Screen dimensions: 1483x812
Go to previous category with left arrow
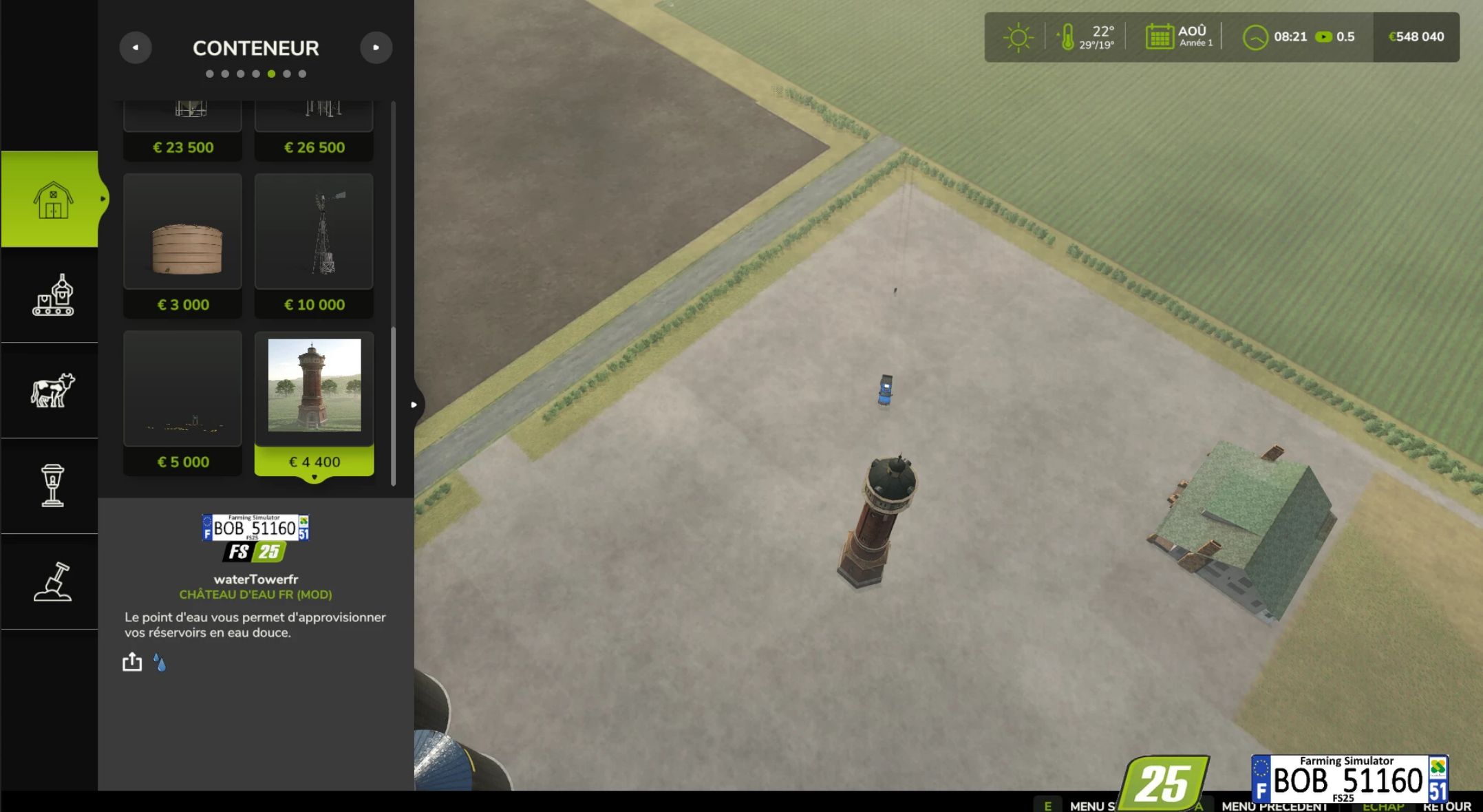point(136,47)
